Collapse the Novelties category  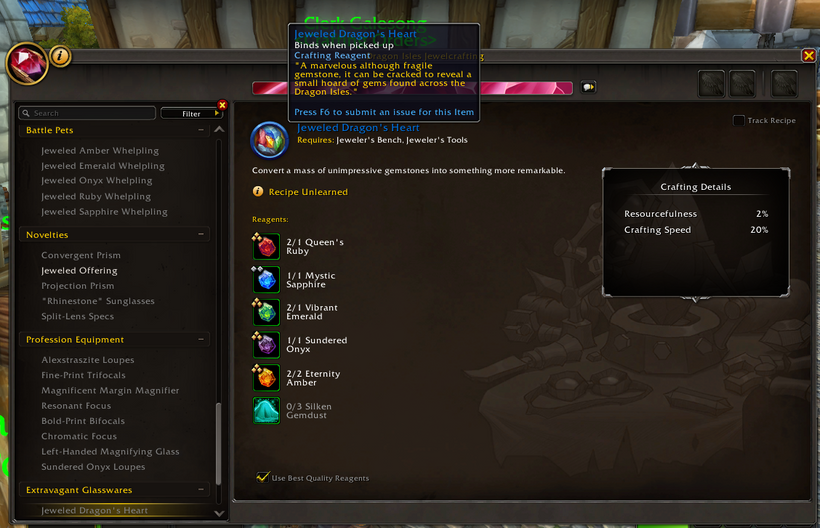click(202, 235)
